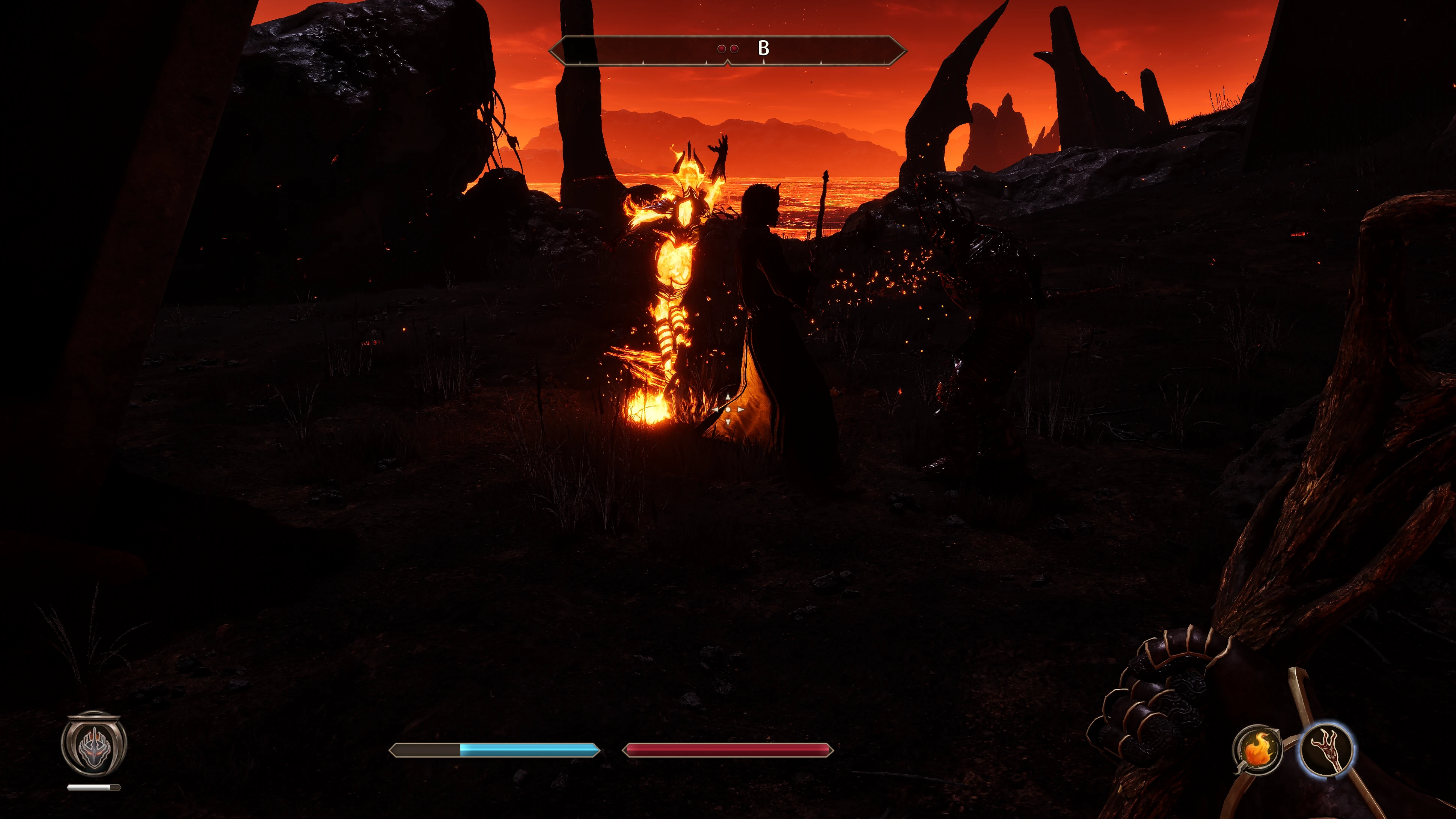Click the compass bar
The width and height of the screenshot is (1456, 819).
point(727,50)
